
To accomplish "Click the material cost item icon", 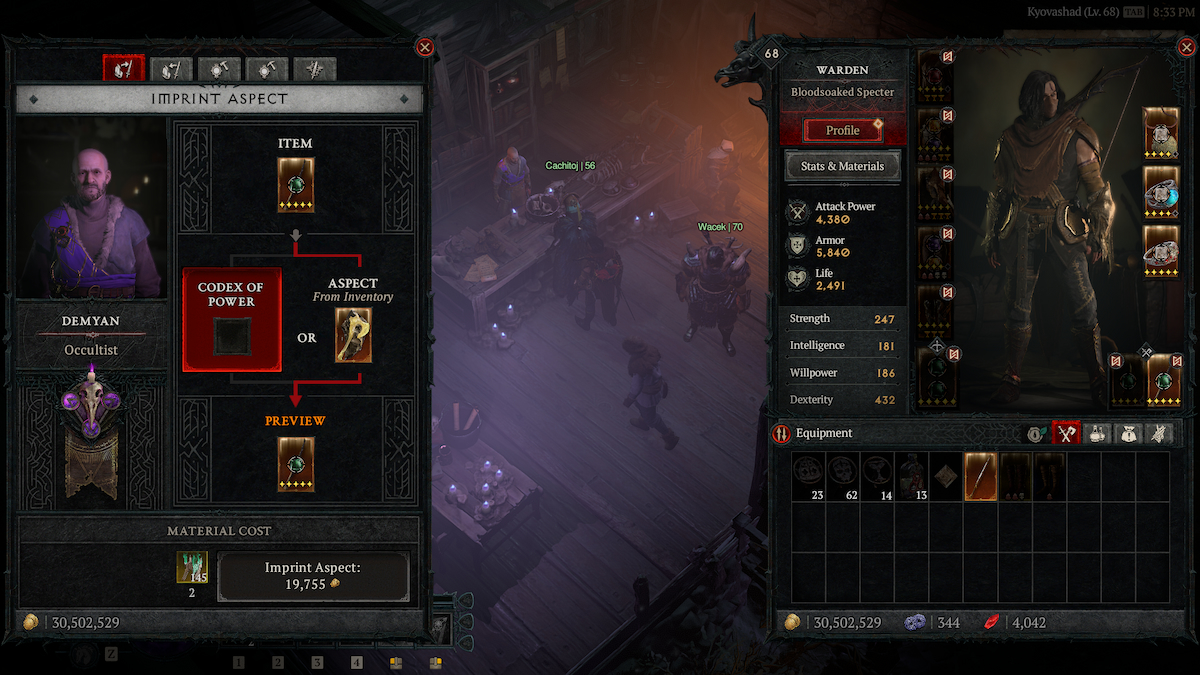I will point(192,568).
